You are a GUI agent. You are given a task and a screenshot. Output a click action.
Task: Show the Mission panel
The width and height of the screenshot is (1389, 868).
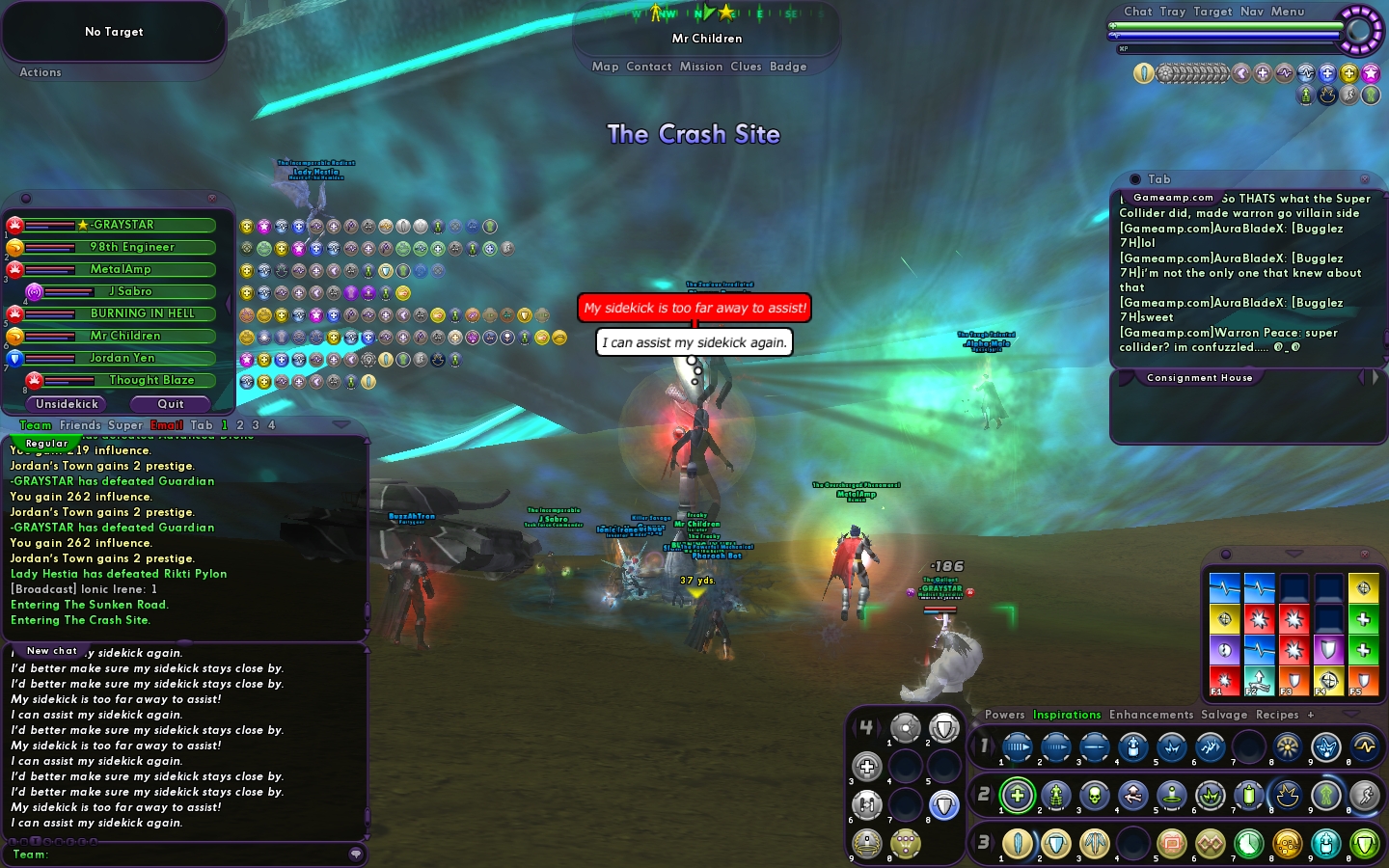(x=700, y=67)
